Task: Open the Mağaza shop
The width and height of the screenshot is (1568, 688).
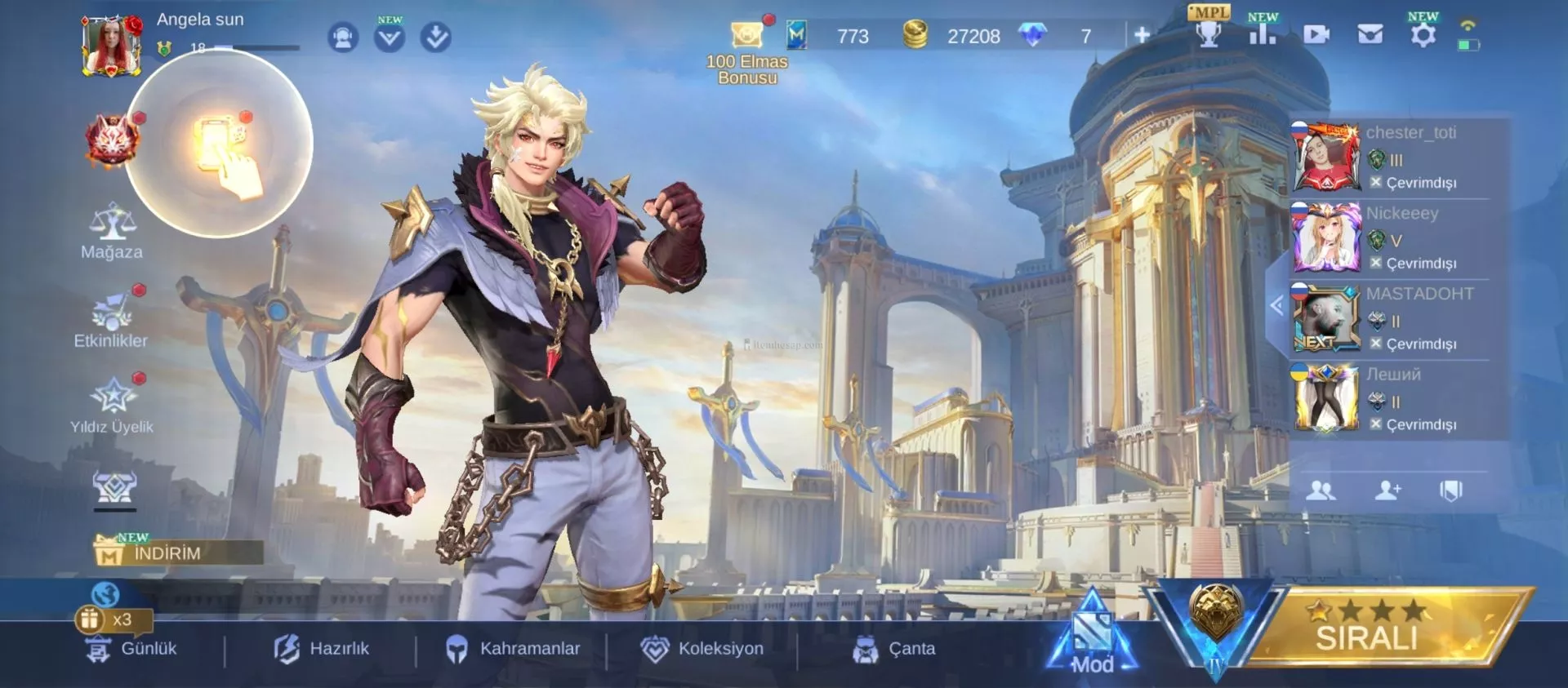Action: (112, 232)
